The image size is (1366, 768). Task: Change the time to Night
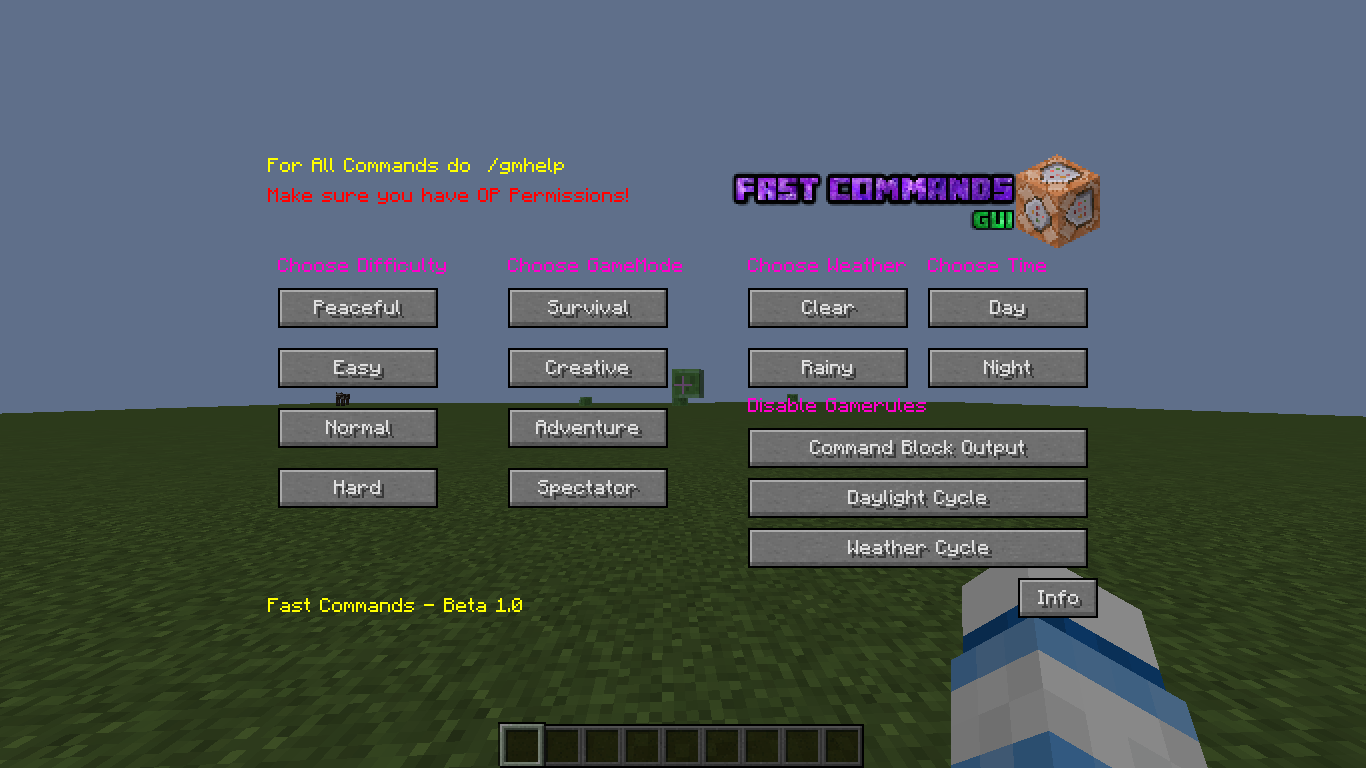[x=1007, y=368]
